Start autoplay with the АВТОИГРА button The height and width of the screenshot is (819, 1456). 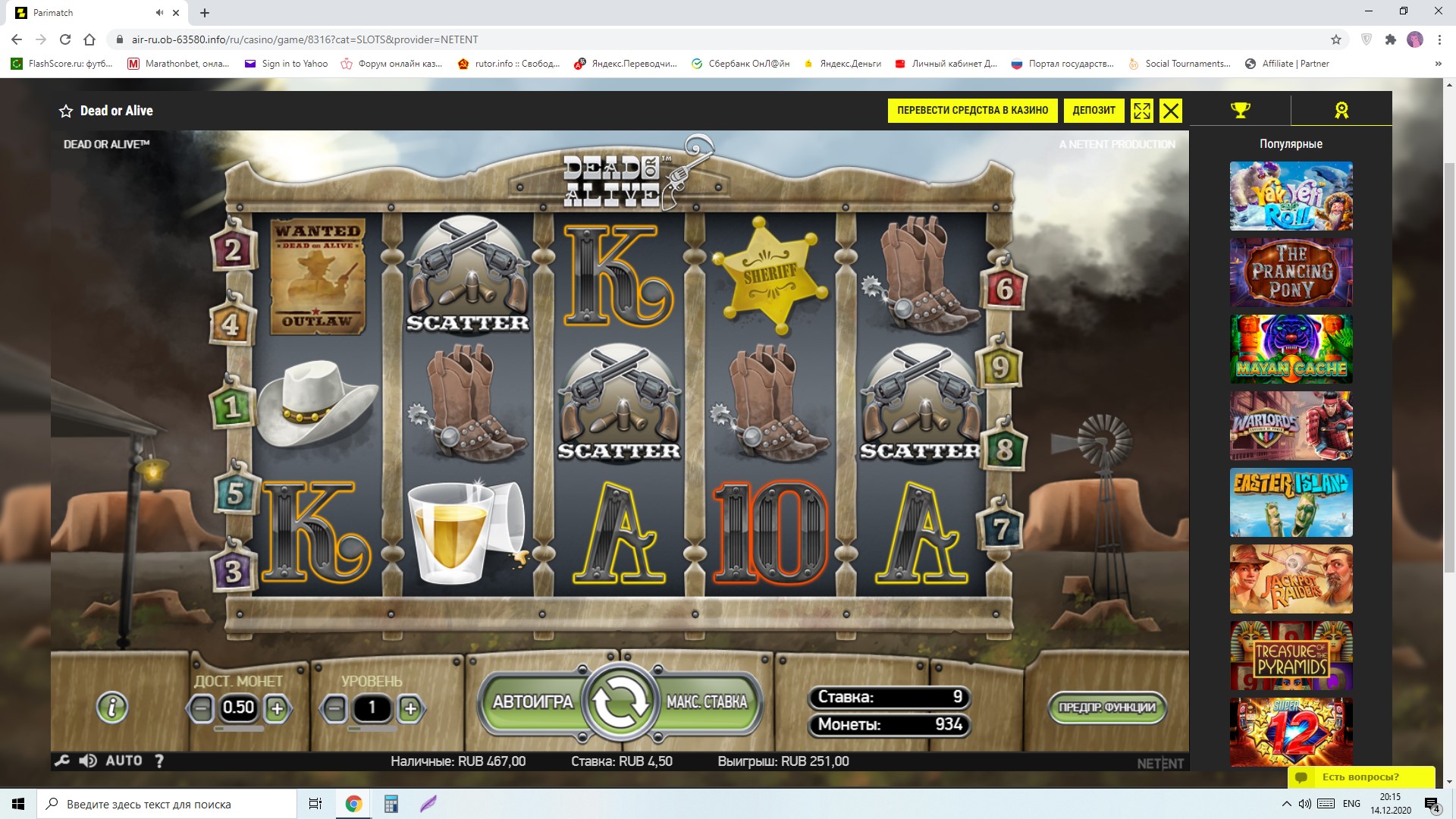[x=532, y=702]
